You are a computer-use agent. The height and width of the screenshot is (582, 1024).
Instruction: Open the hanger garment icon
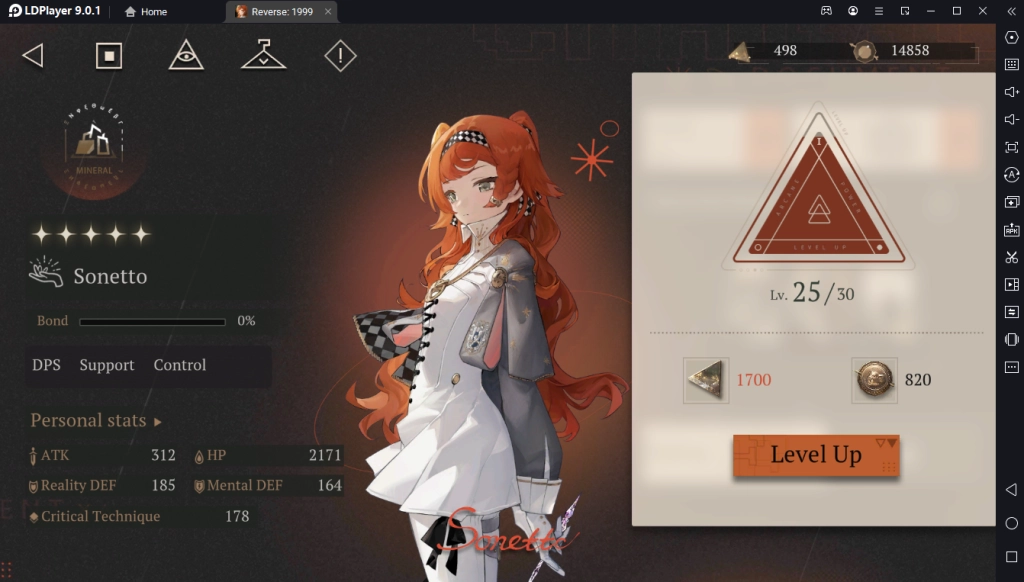tap(263, 55)
